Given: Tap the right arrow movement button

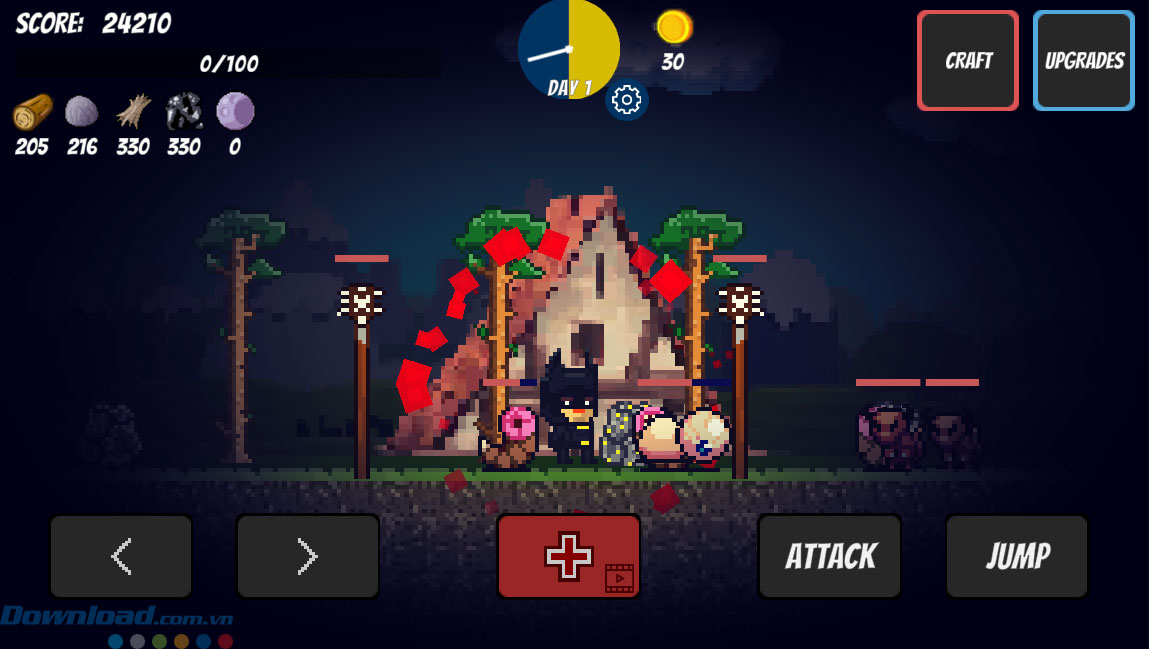Looking at the screenshot, I should coord(307,556).
